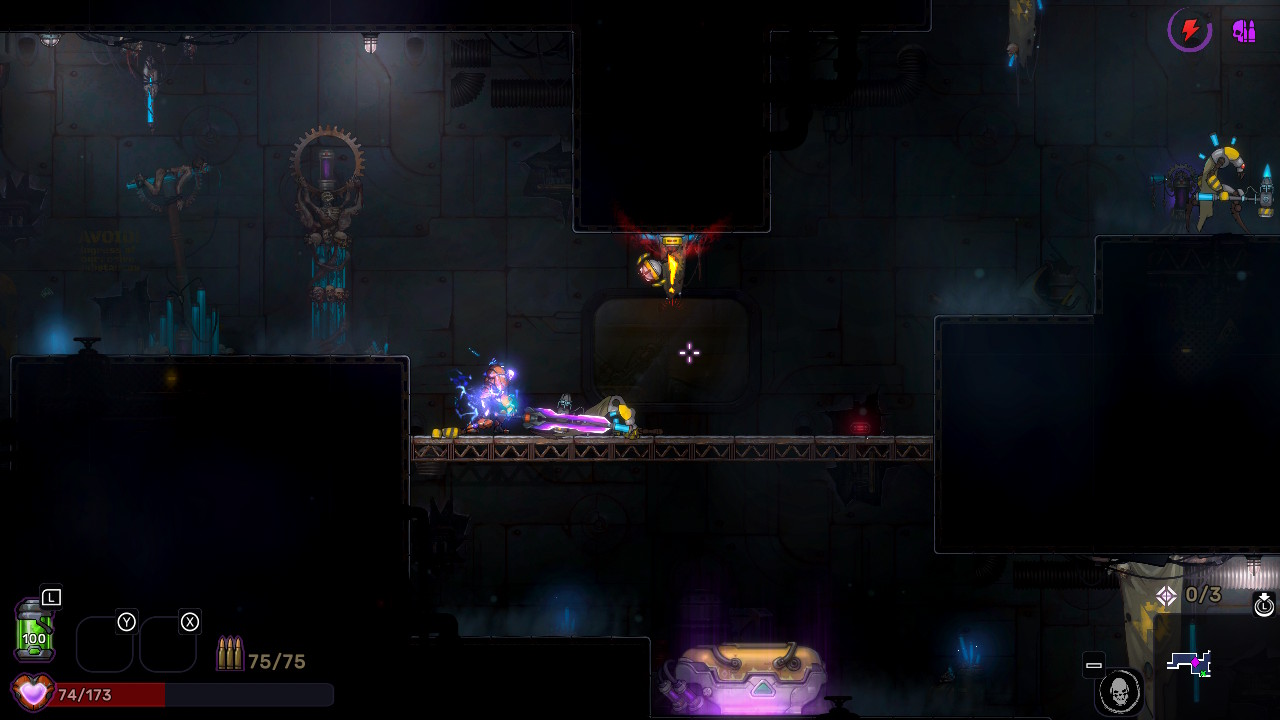Select the red lightning bolt status icon
Screen dimensions: 1280x720
click(x=1190, y=31)
